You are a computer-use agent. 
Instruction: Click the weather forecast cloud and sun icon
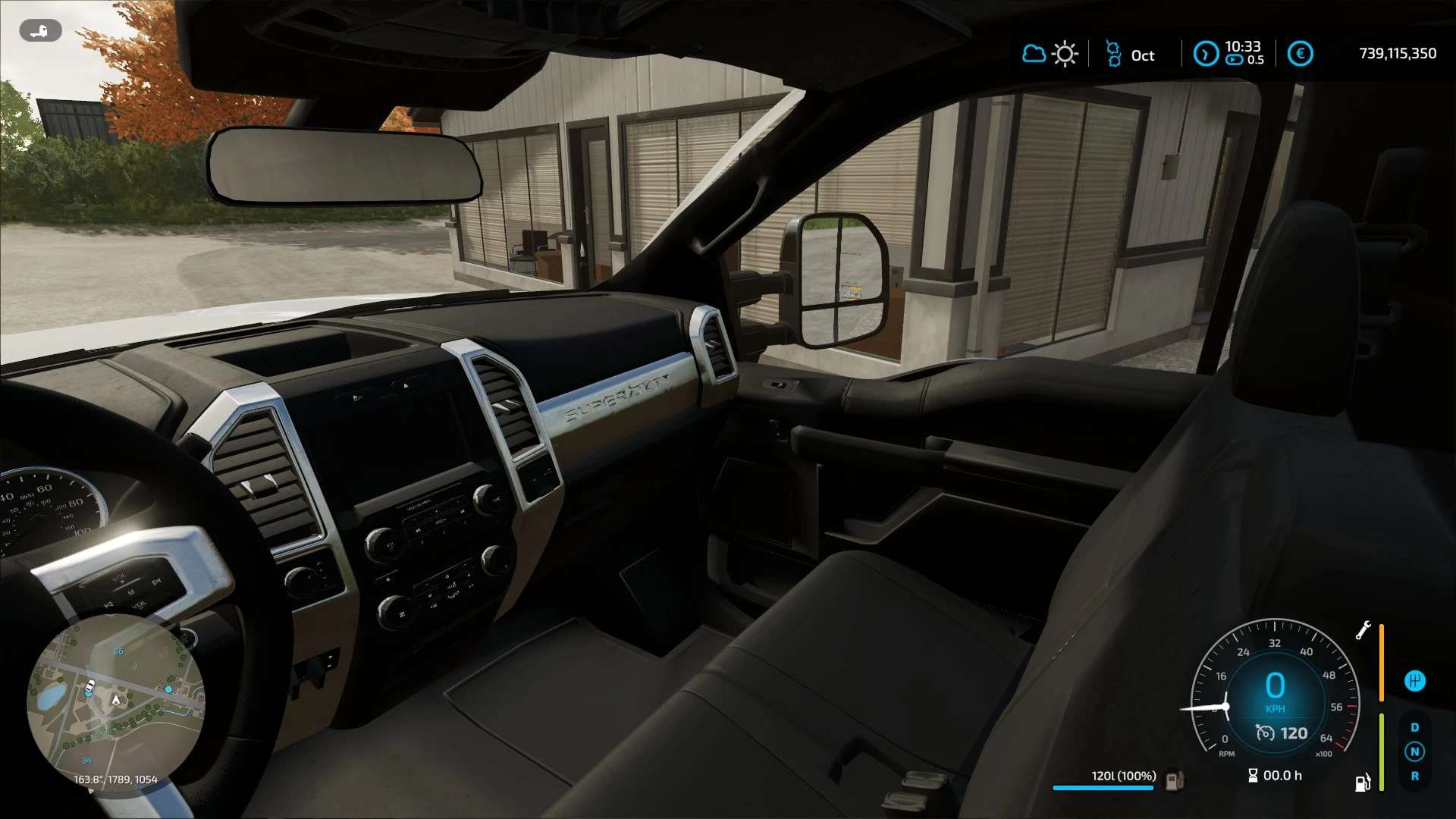(x=1050, y=54)
